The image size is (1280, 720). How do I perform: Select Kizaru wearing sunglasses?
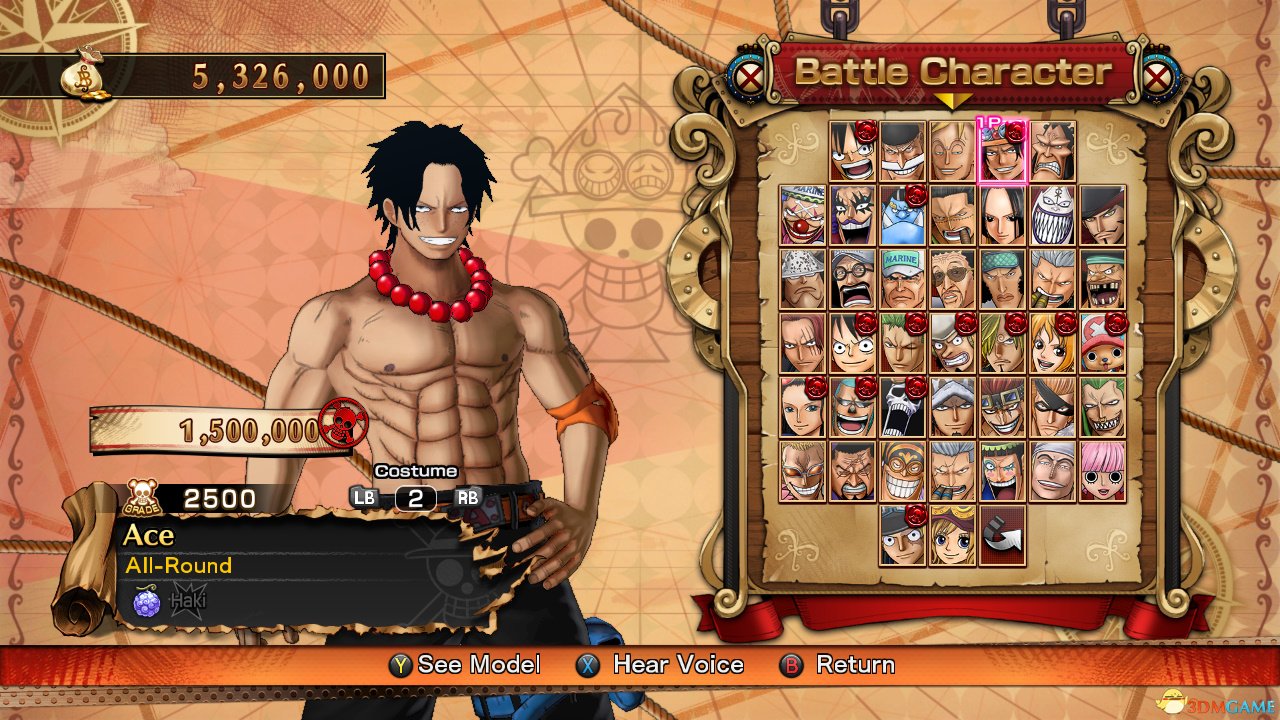coord(953,278)
